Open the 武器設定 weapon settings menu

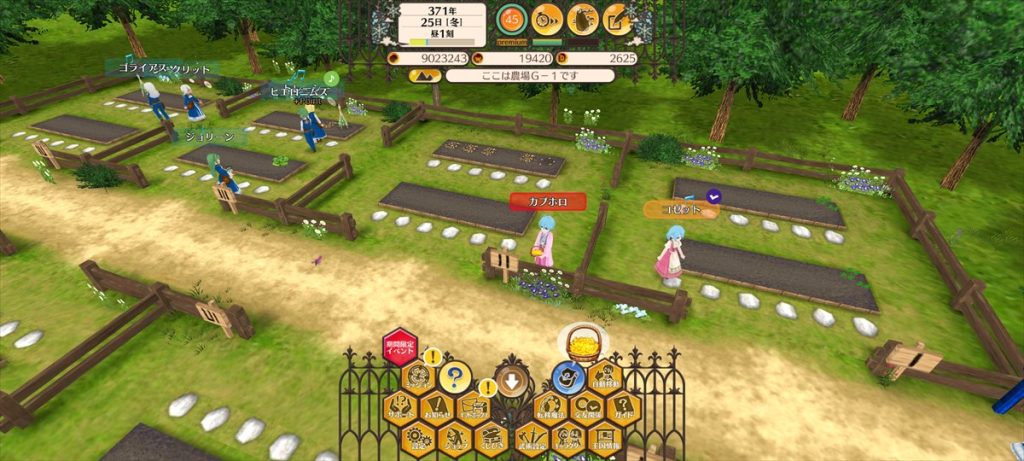pyautogui.click(x=531, y=436)
